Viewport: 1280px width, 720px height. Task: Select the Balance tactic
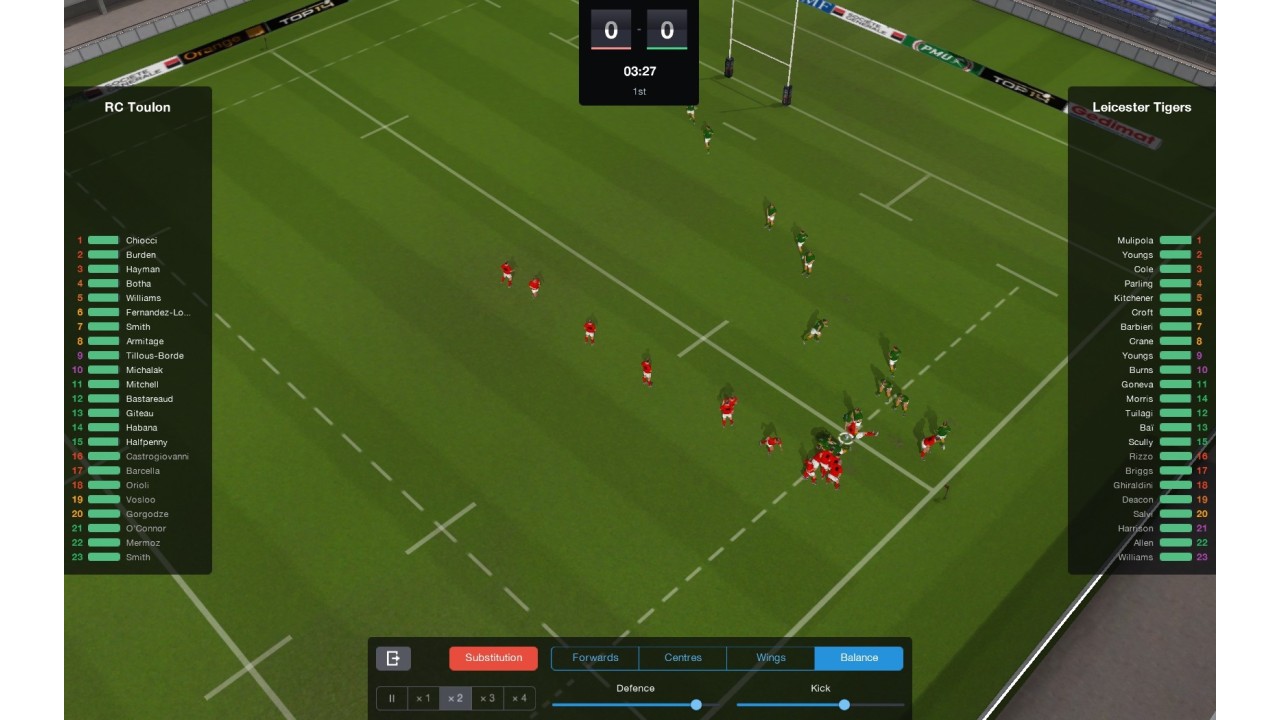coord(859,658)
